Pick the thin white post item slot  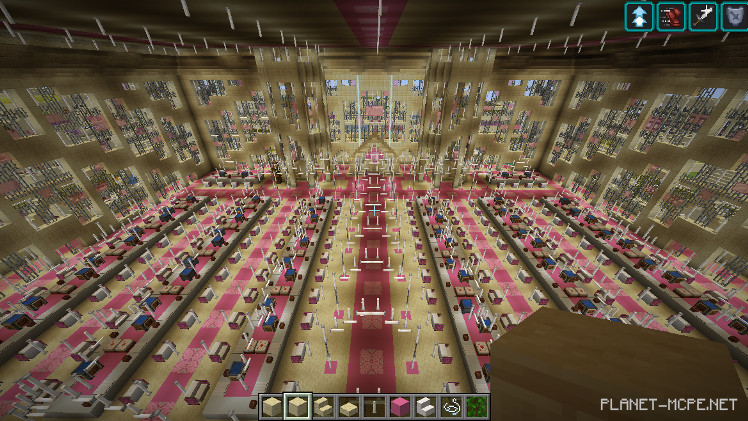[372, 406]
